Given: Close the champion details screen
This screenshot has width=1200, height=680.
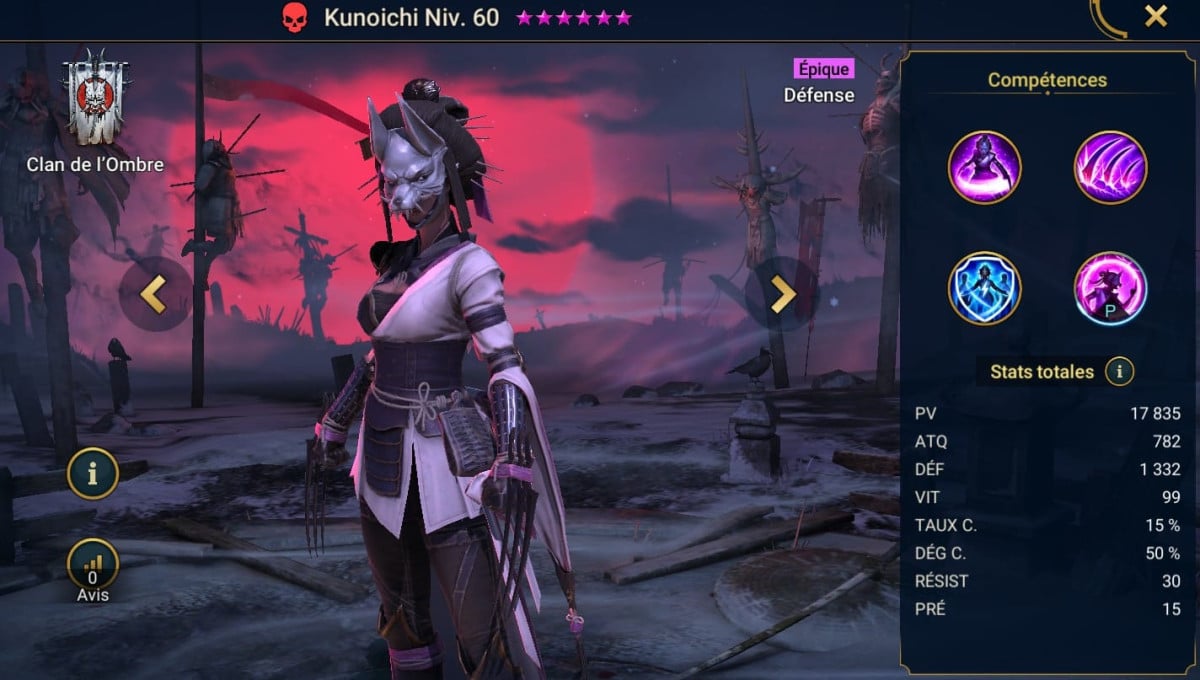Looking at the screenshot, I should [x=1155, y=17].
